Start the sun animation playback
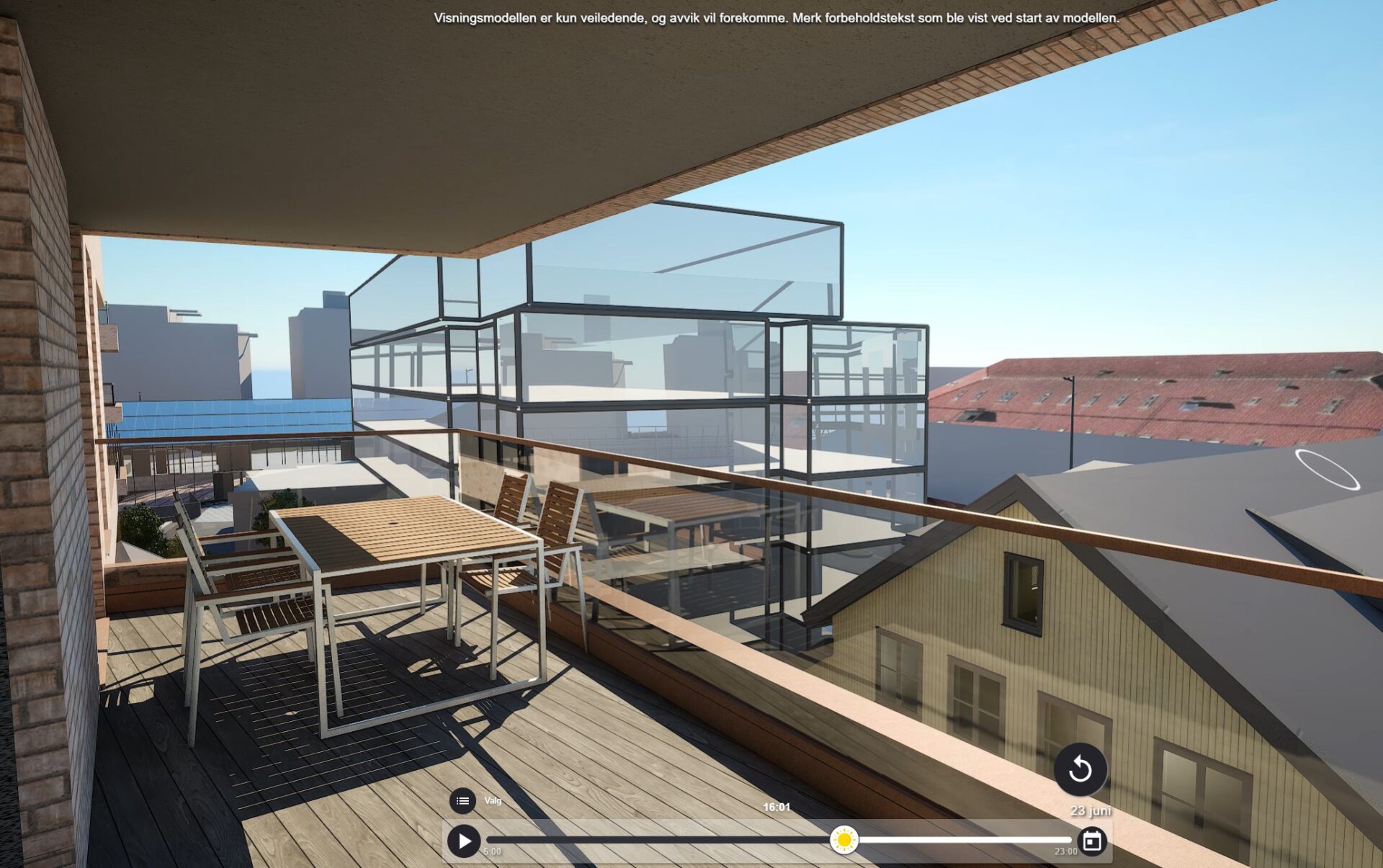Viewport: 1383px width, 868px height. point(464,841)
